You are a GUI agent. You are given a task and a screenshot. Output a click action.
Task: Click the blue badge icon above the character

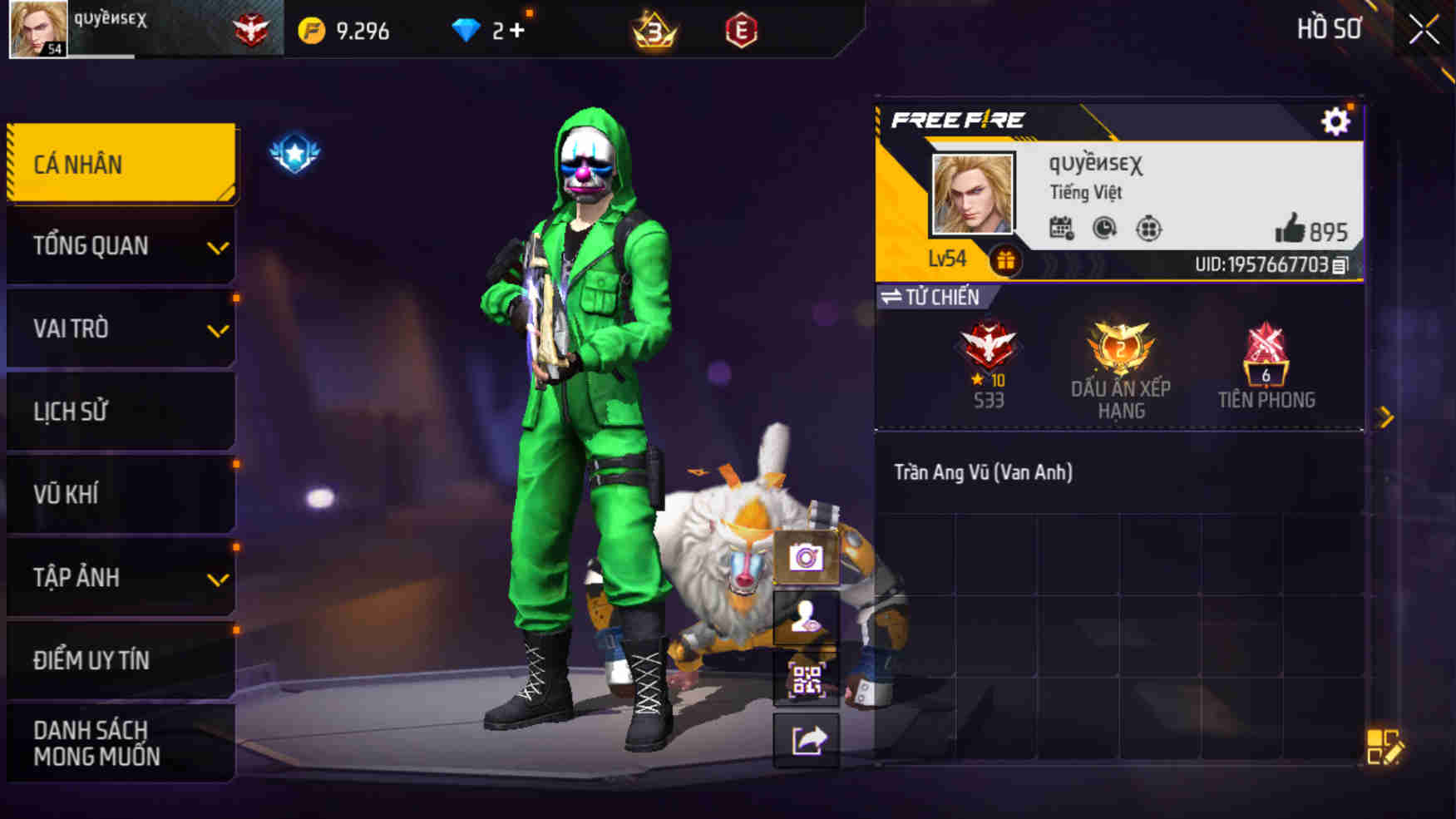295,151
